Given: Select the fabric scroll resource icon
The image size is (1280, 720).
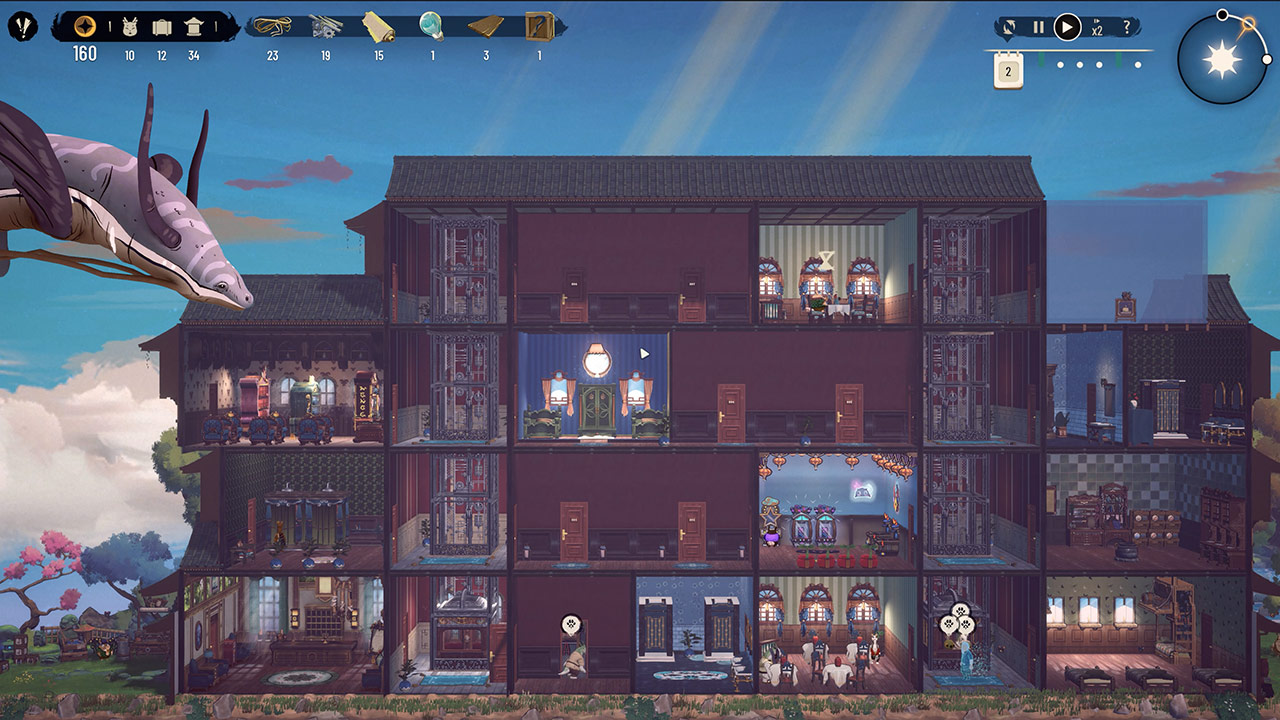Looking at the screenshot, I should [379, 26].
